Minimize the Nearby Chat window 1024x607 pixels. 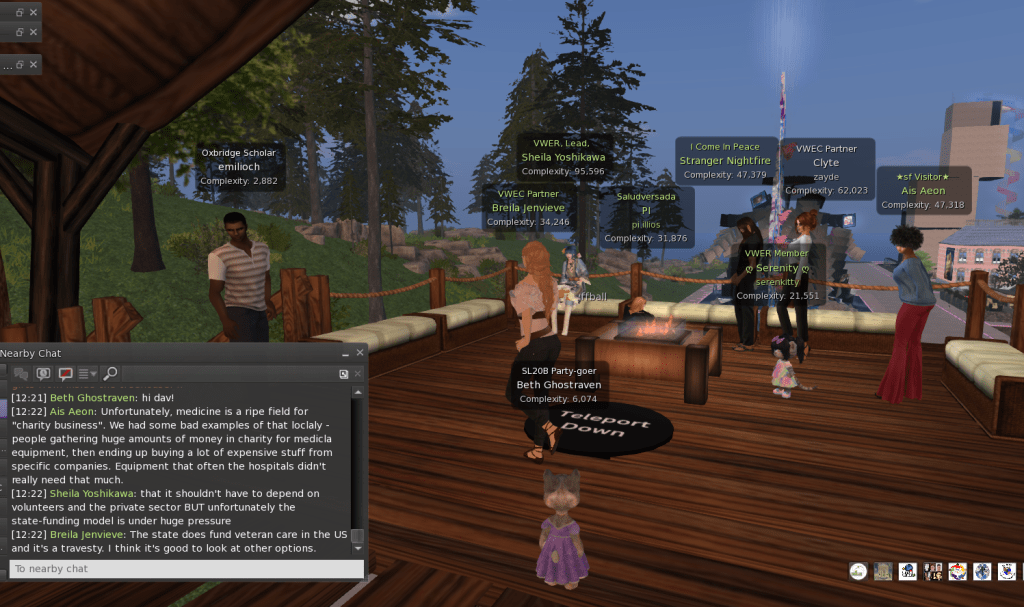[x=345, y=353]
